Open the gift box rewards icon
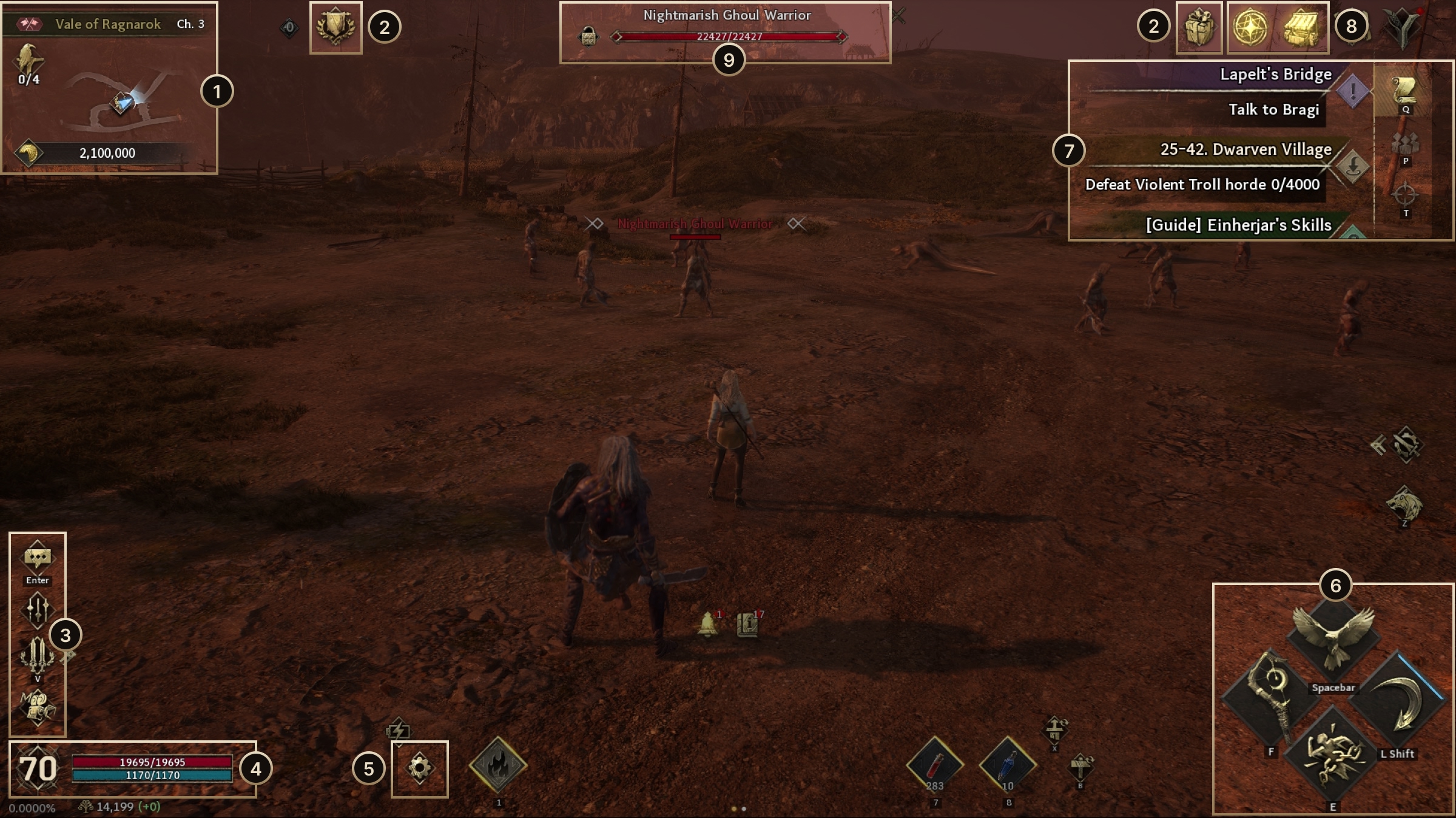This screenshot has width=1456, height=818. (1199, 28)
